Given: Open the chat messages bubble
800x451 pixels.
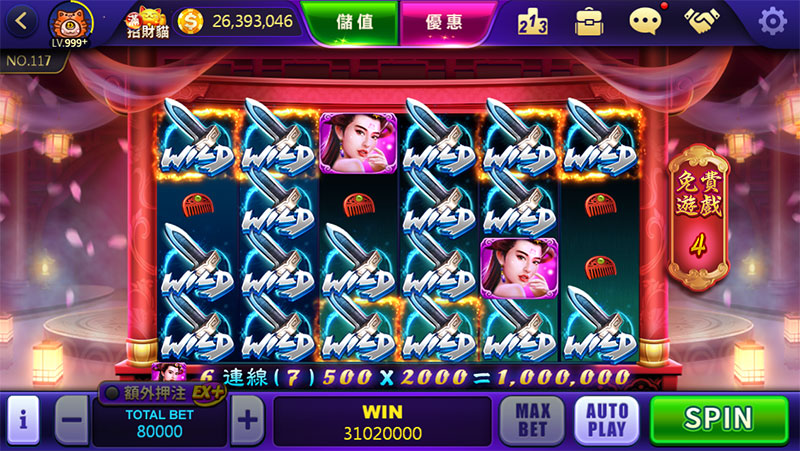Looking at the screenshot, I should click(x=646, y=20).
